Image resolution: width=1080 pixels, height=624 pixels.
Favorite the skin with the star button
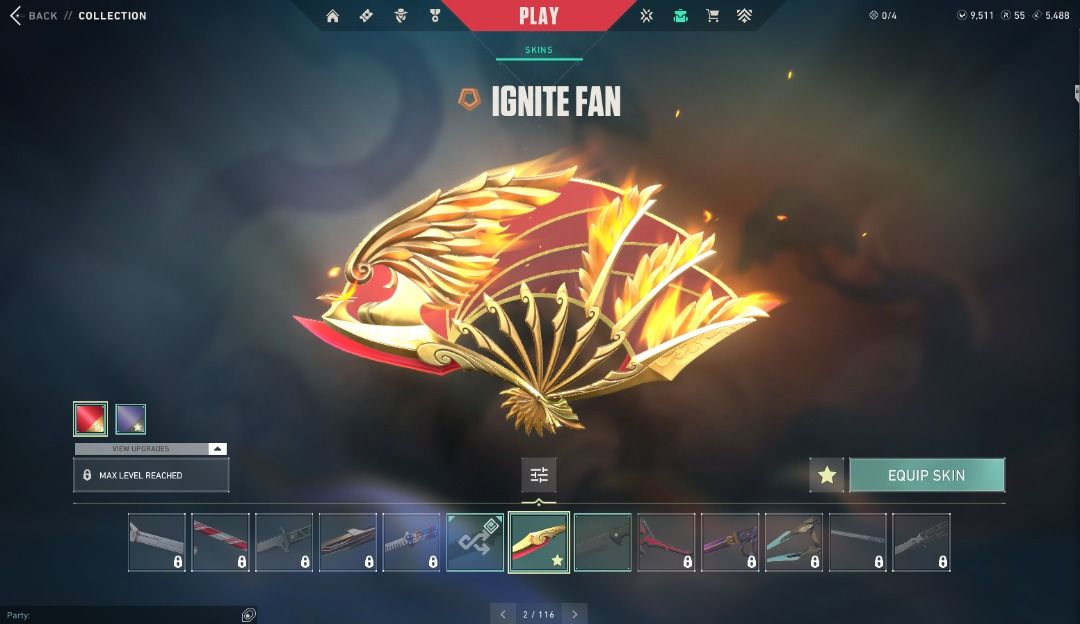tap(827, 475)
